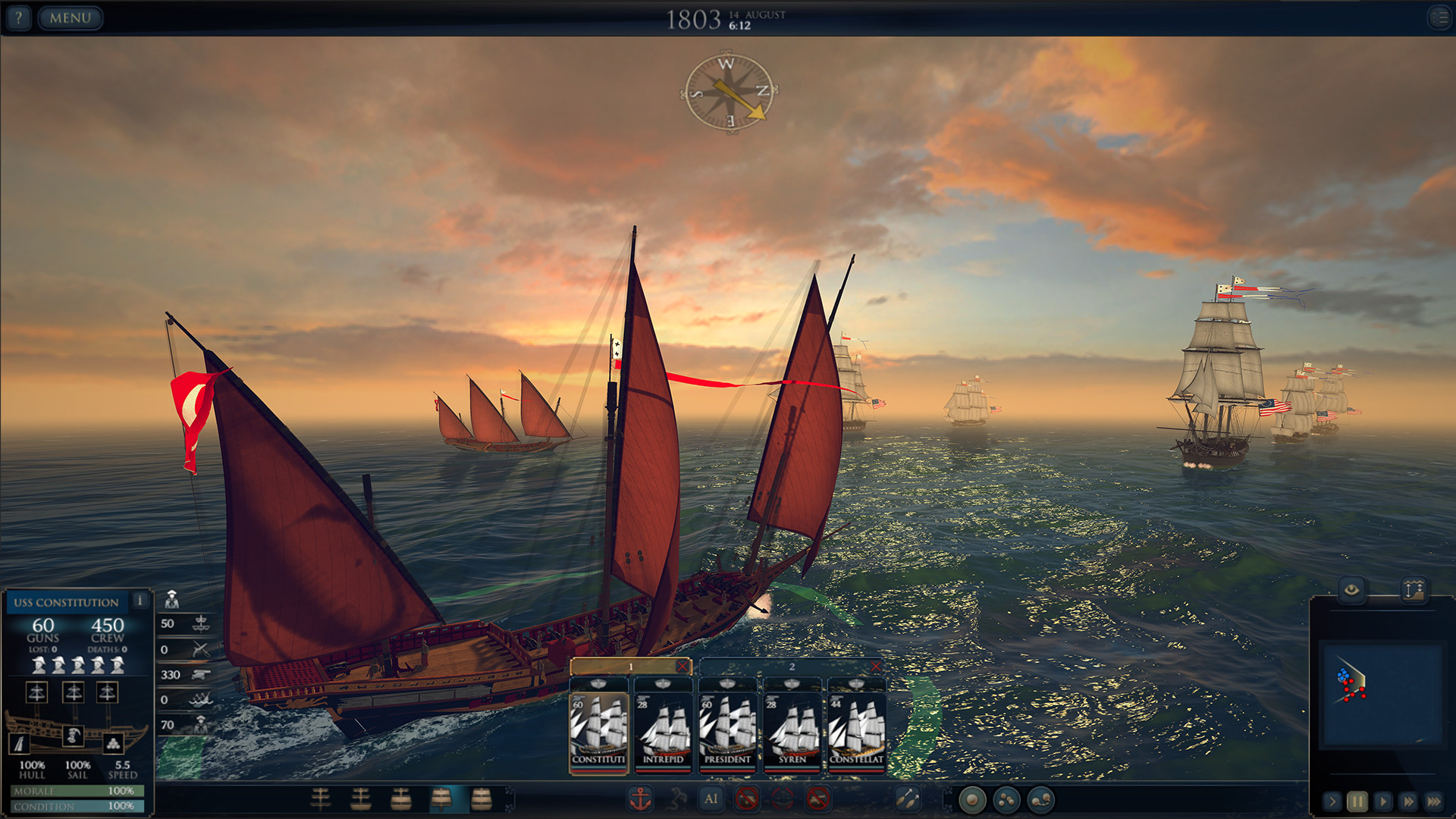The width and height of the screenshot is (1456, 819).
Task: Dismiss fleet group 2 with its X
Action: click(877, 668)
